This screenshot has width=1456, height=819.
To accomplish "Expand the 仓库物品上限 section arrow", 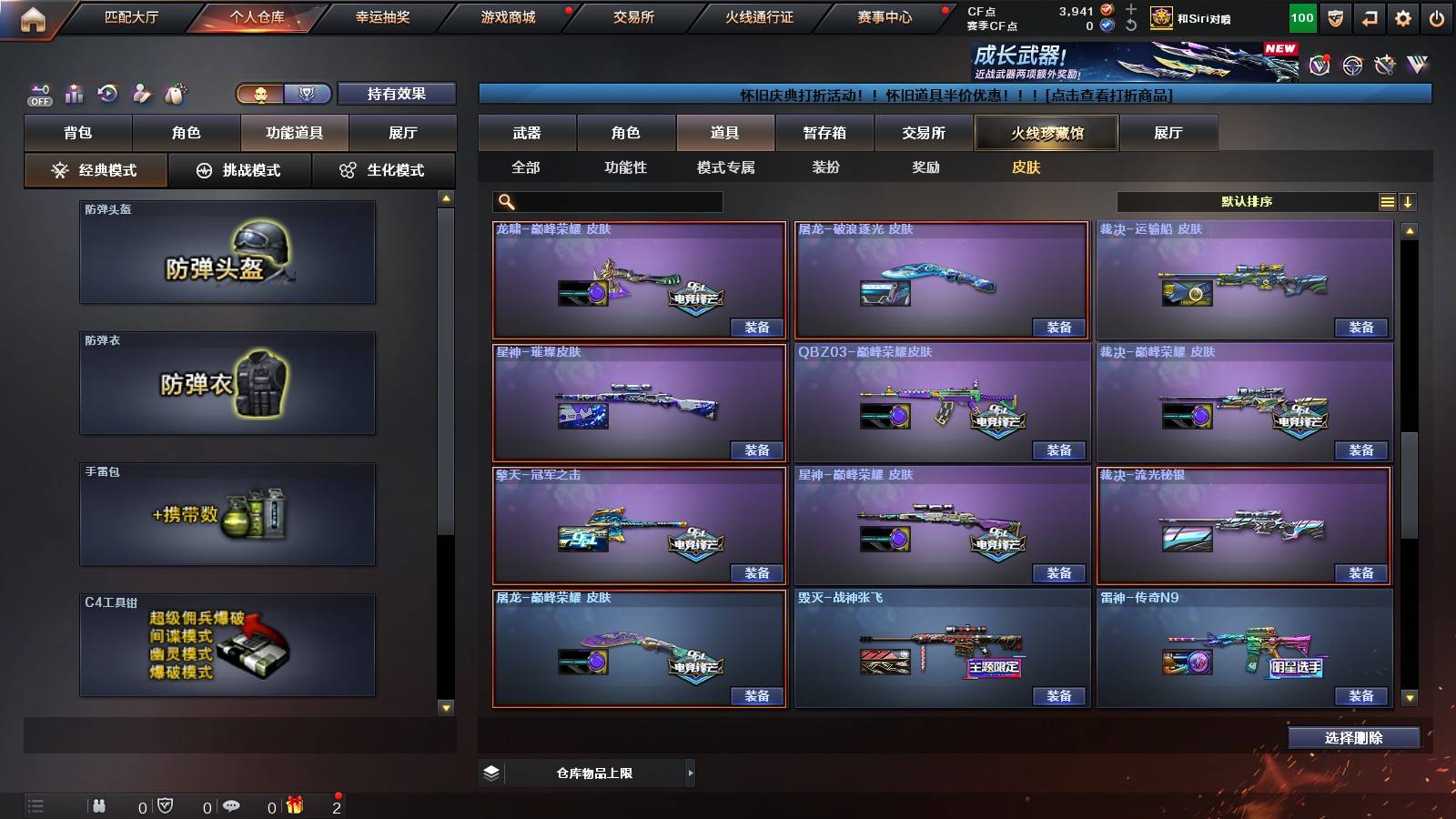I will [x=689, y=773].
